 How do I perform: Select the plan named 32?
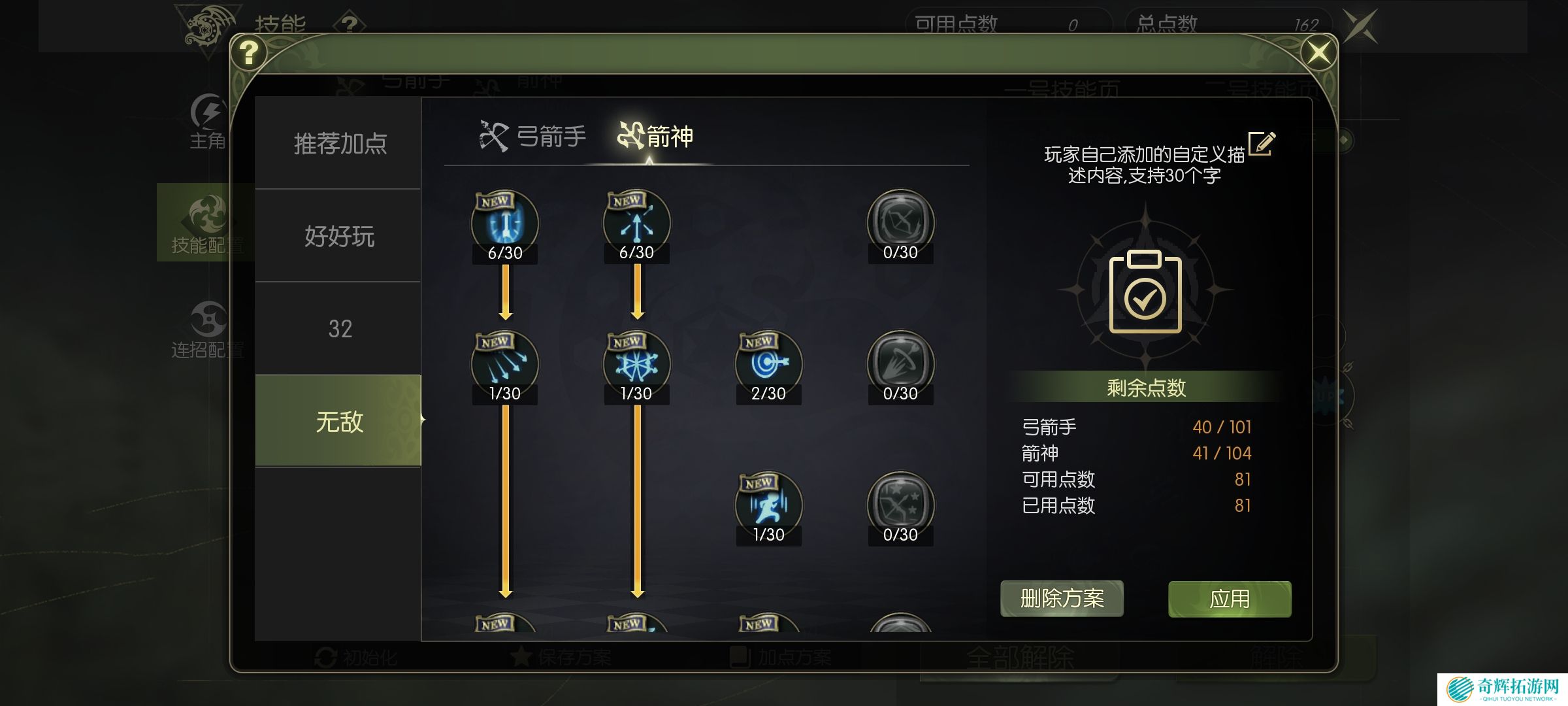tap(339, 328)
